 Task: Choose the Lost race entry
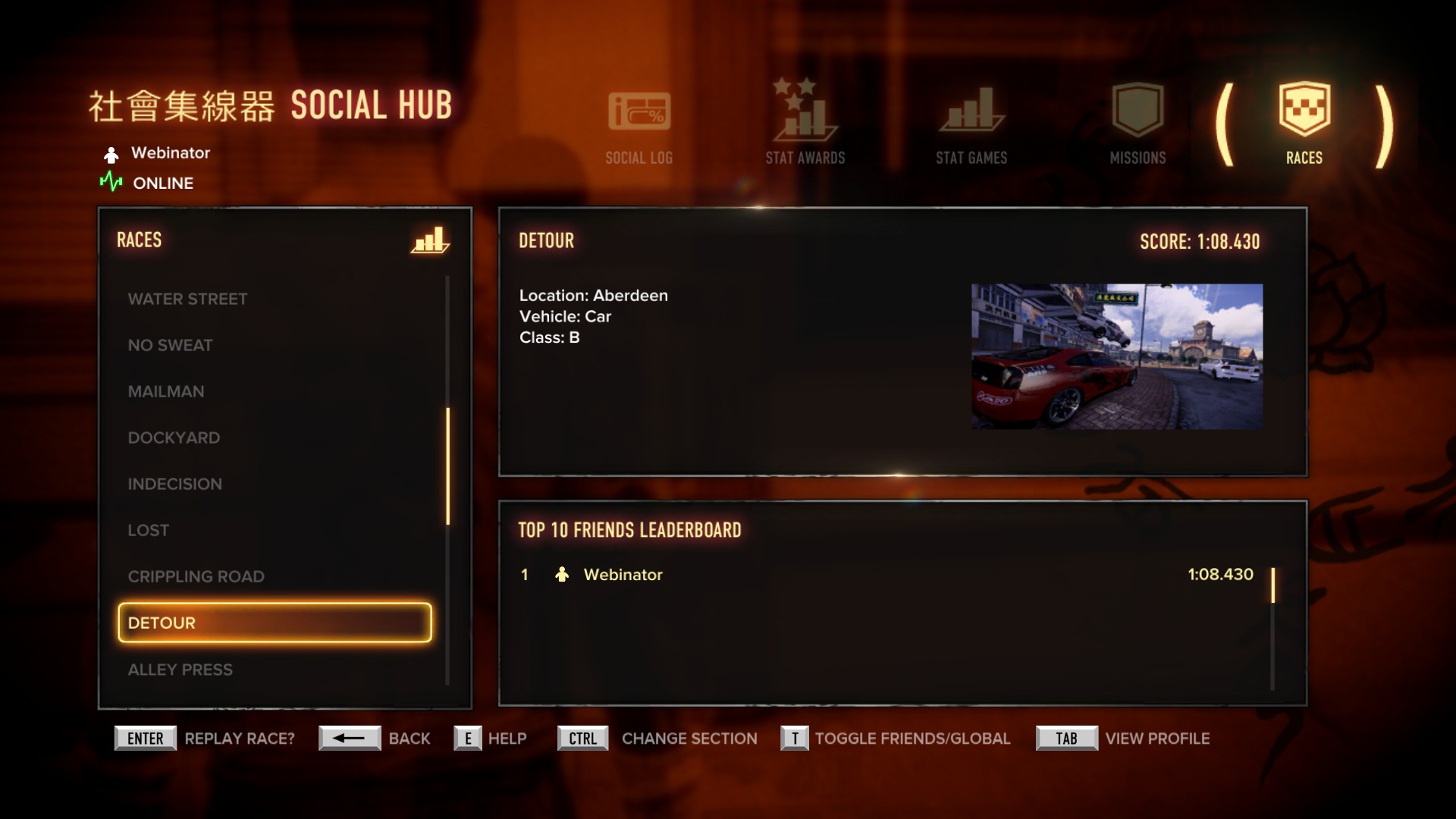pyautogui.click(x=149, y=530)
